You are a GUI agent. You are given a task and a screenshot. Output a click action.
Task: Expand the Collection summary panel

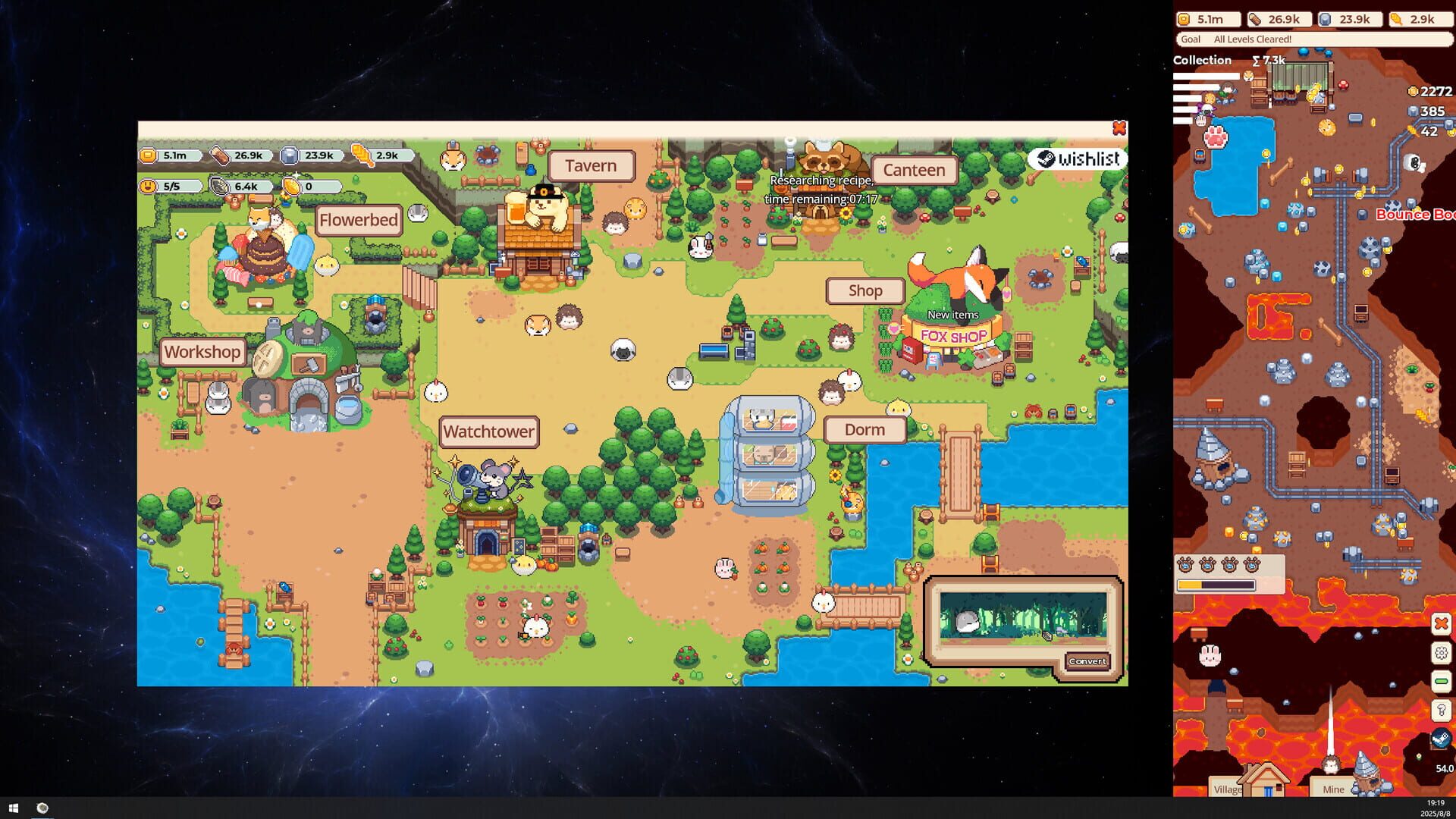[1203, 60]
